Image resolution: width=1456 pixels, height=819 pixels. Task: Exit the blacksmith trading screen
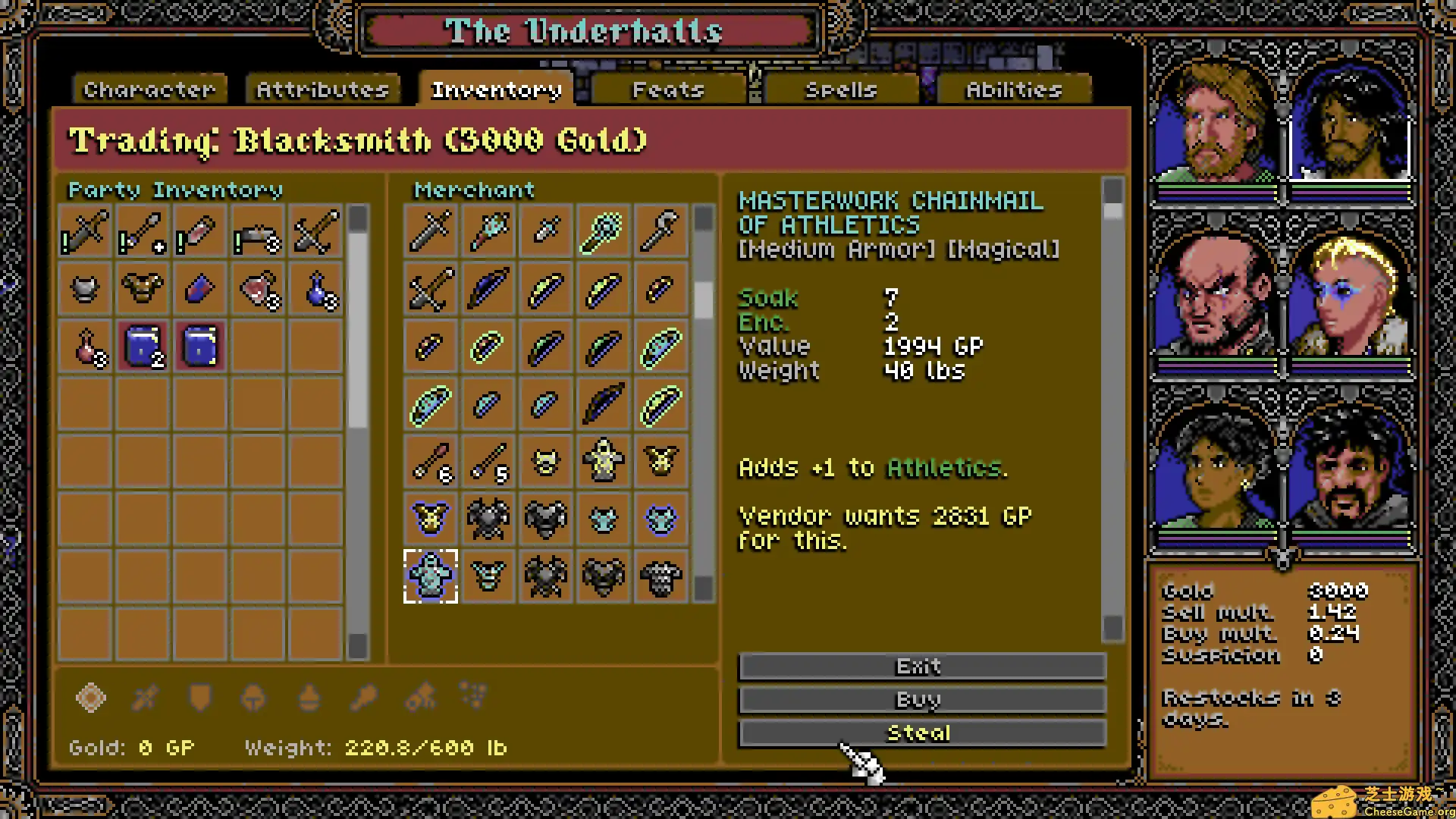(x=921, y=667)
